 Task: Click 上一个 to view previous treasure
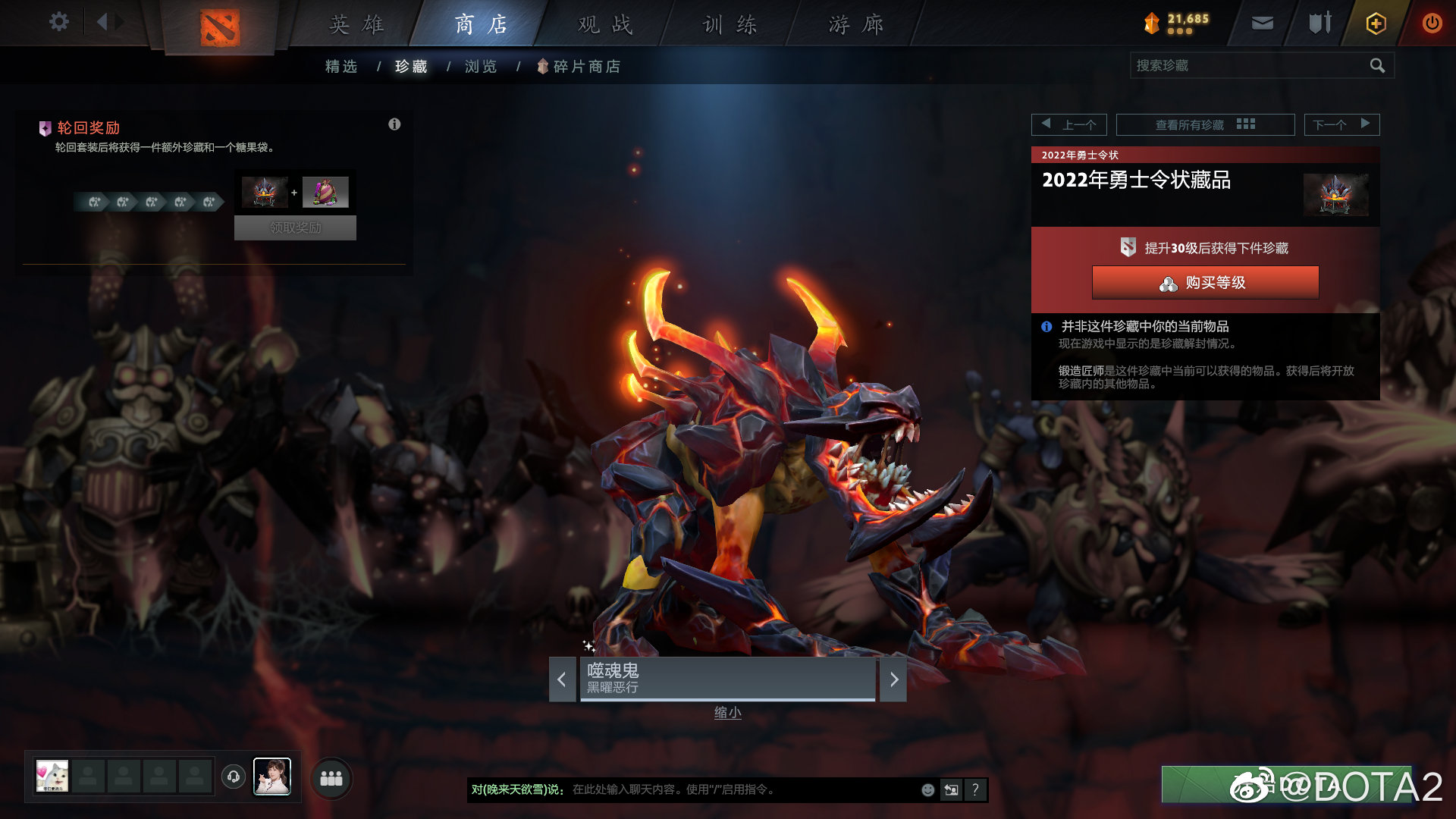[1068, 124]
